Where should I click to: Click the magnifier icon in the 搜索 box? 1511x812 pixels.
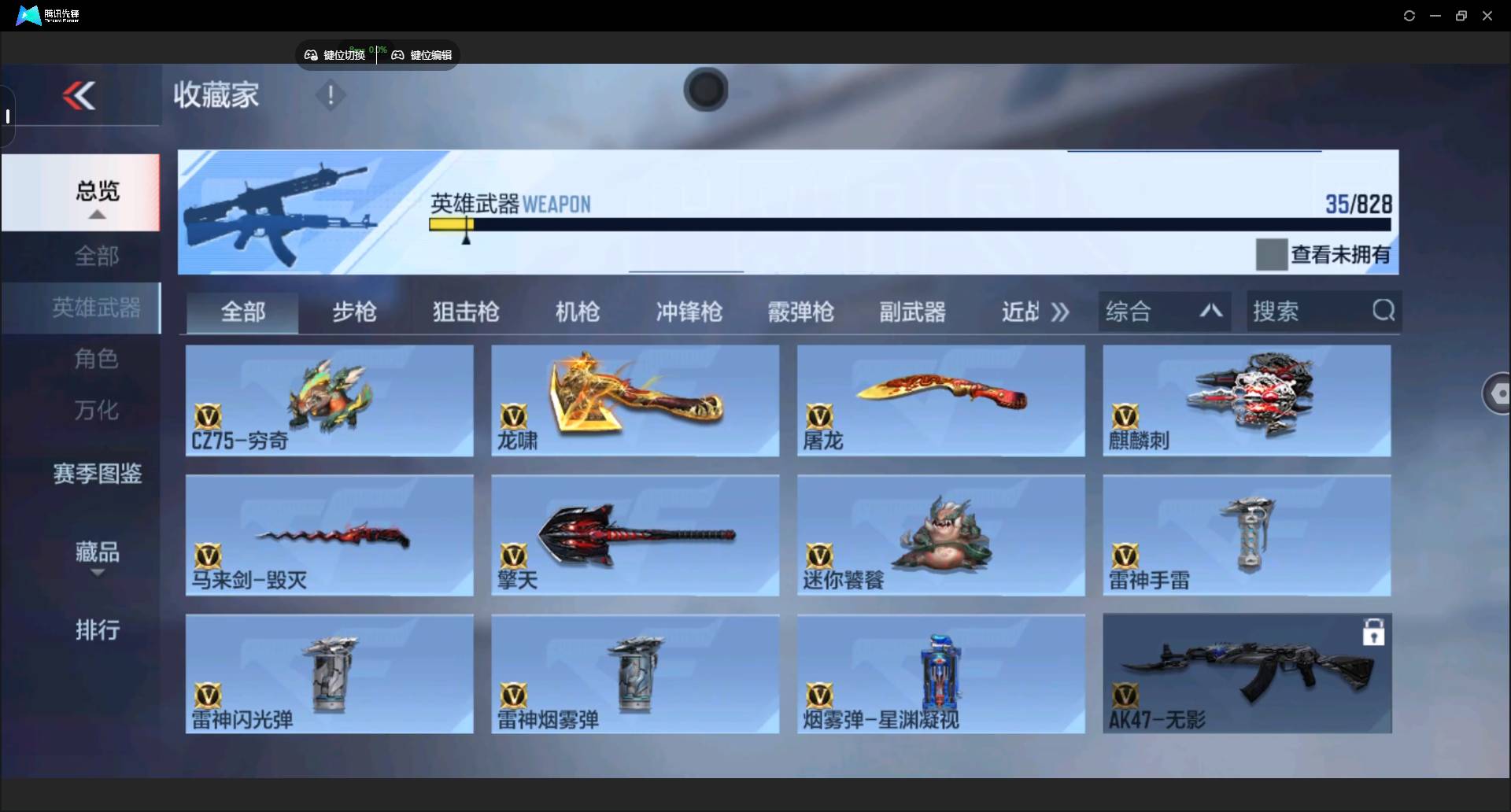pyautogui.click(x=1384, y=310)
